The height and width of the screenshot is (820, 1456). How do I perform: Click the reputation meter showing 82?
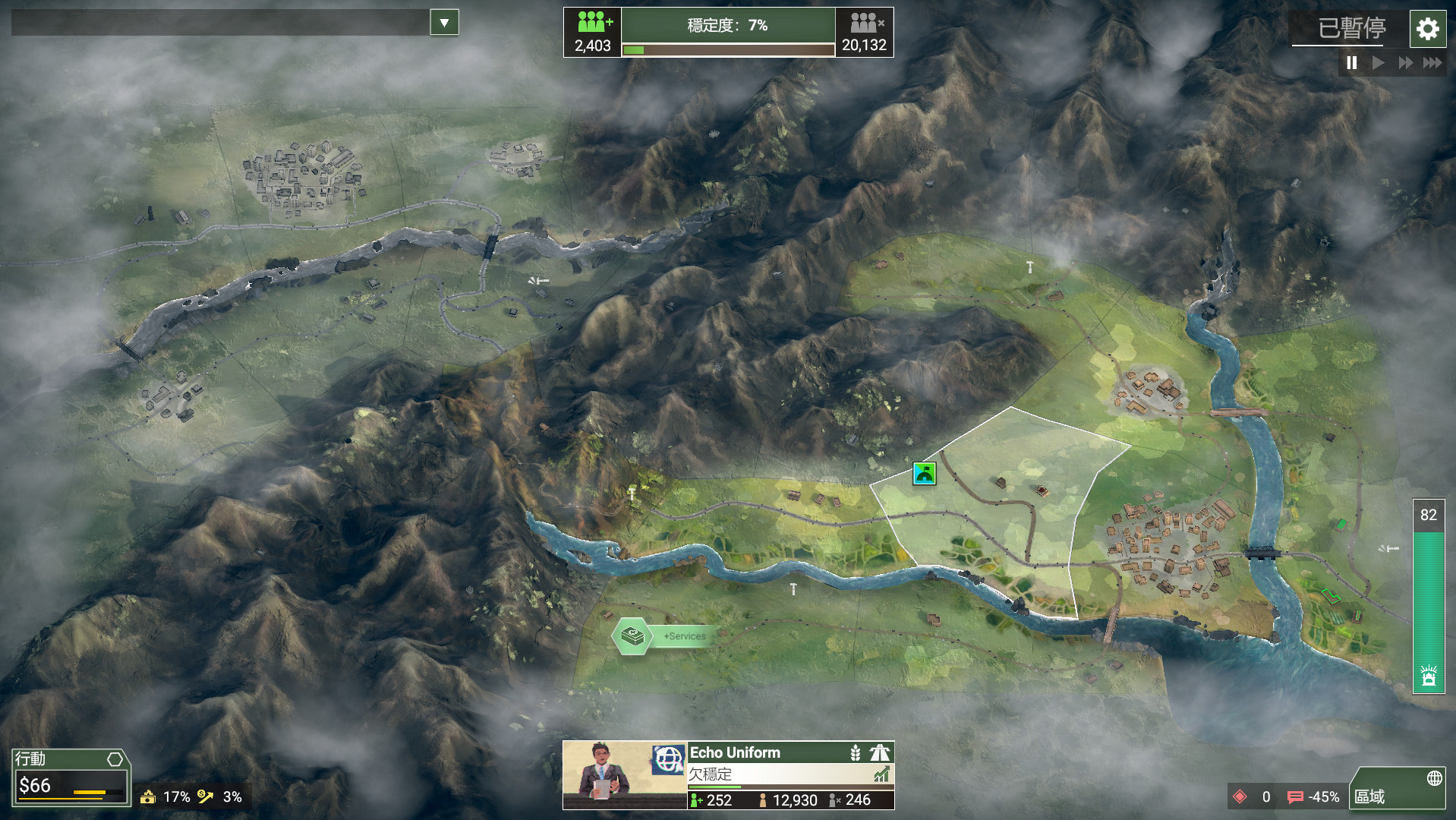click(x=1428, y=596)
